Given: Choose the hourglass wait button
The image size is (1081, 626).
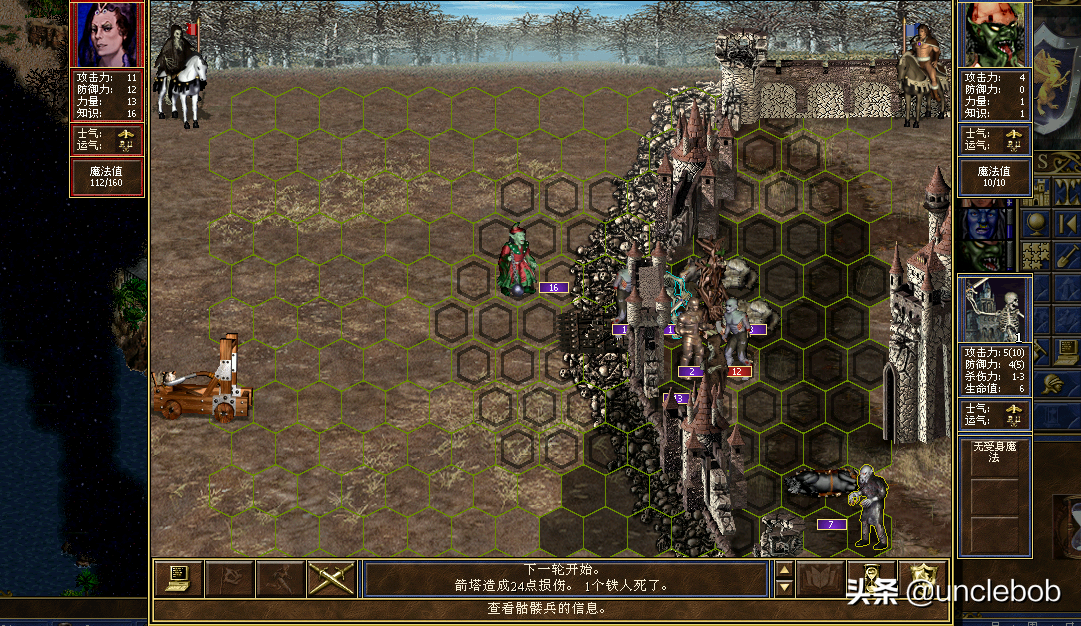Looking at the screenshot, I should click(x=872, y=579).
